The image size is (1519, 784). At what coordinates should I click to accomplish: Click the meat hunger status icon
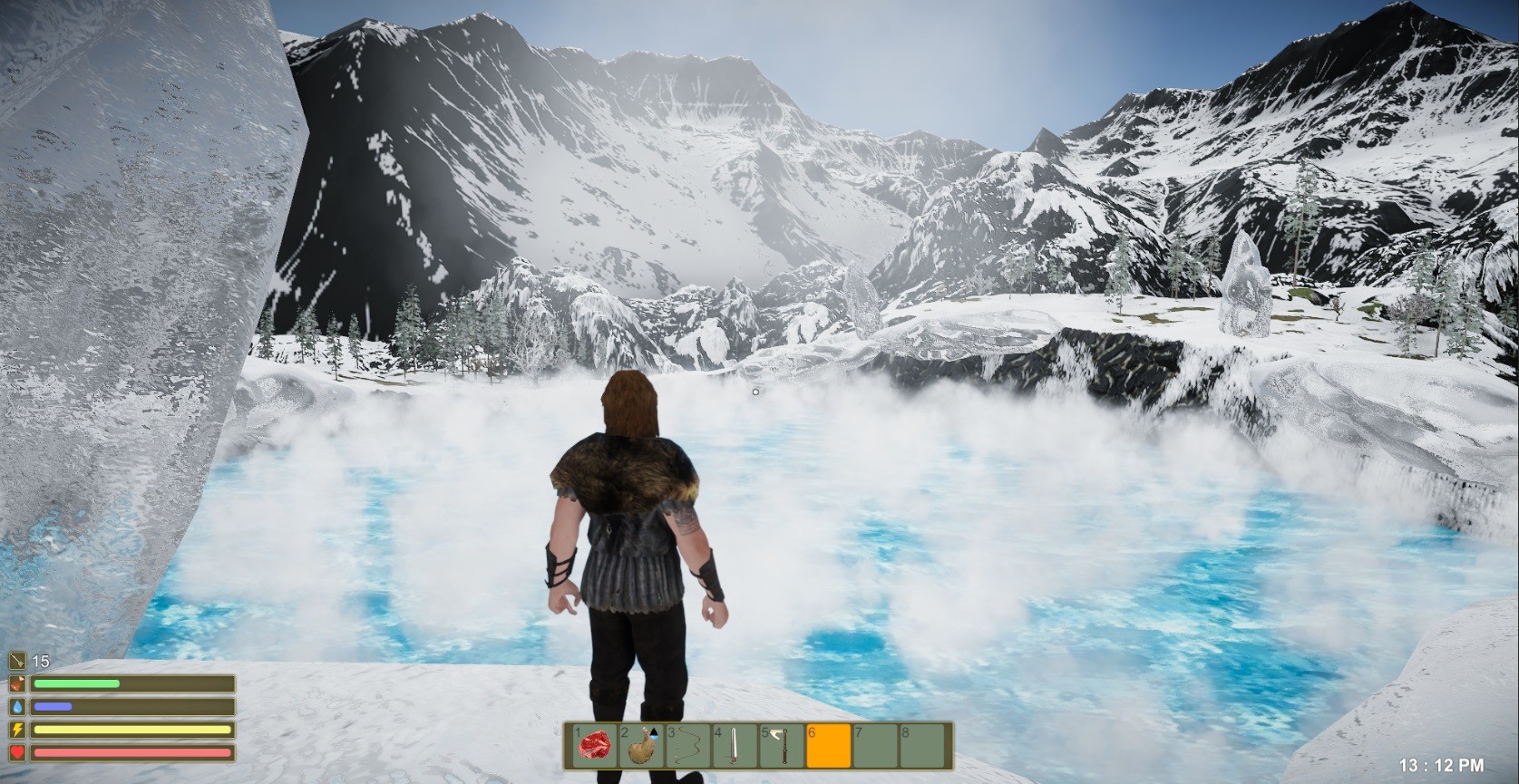[16, 683]
